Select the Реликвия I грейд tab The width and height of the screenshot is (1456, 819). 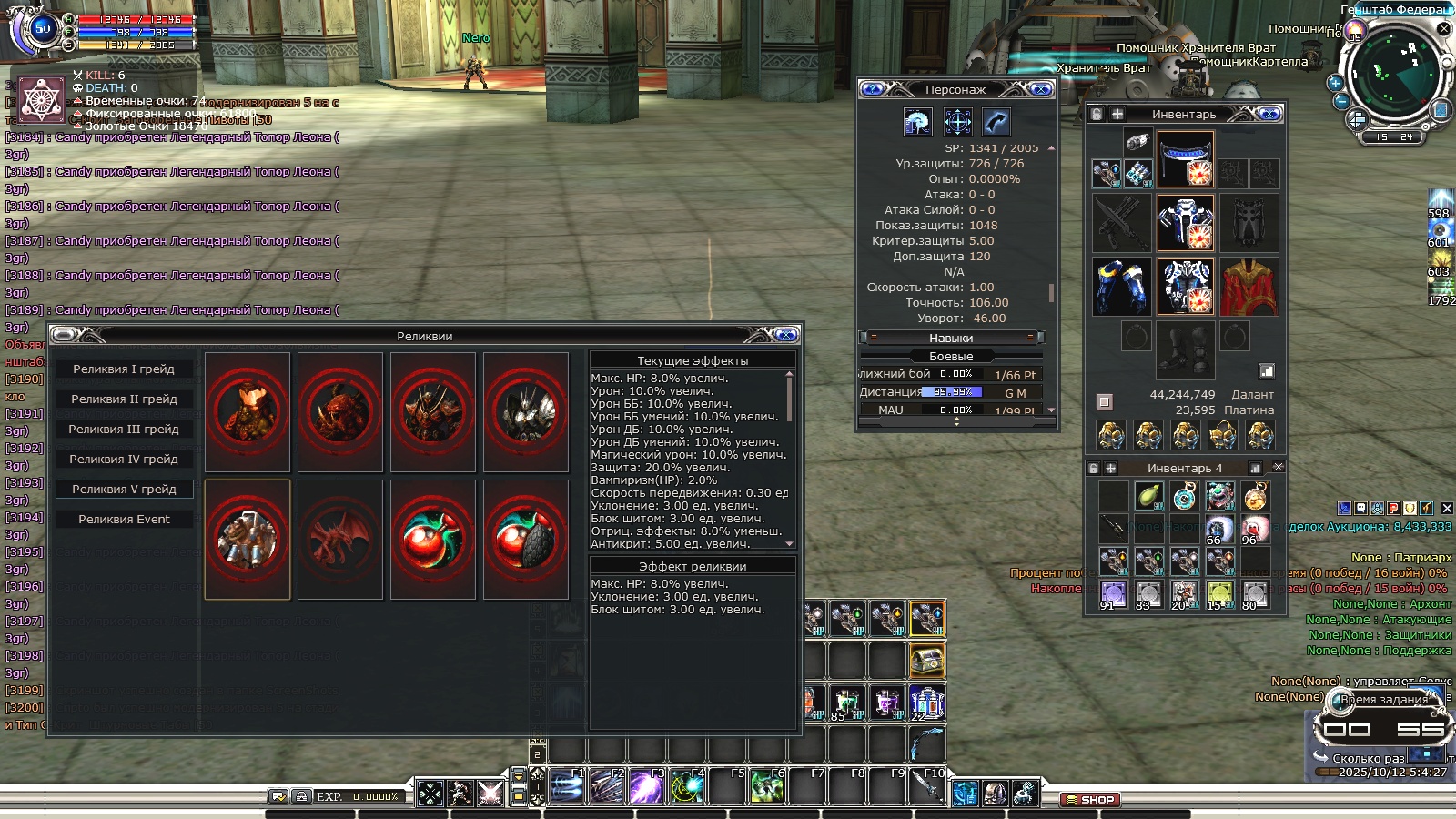click(x=124, y=369)
